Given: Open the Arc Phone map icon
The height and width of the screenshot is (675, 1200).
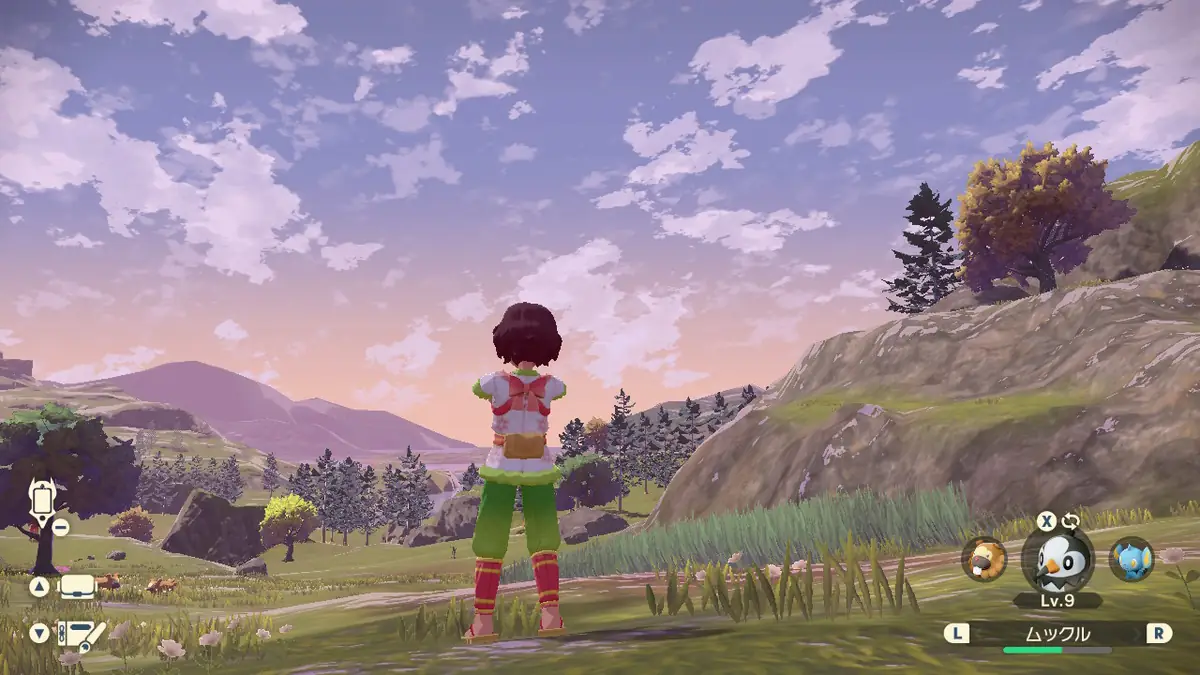Looking at the screenshot, I should 41,498.
